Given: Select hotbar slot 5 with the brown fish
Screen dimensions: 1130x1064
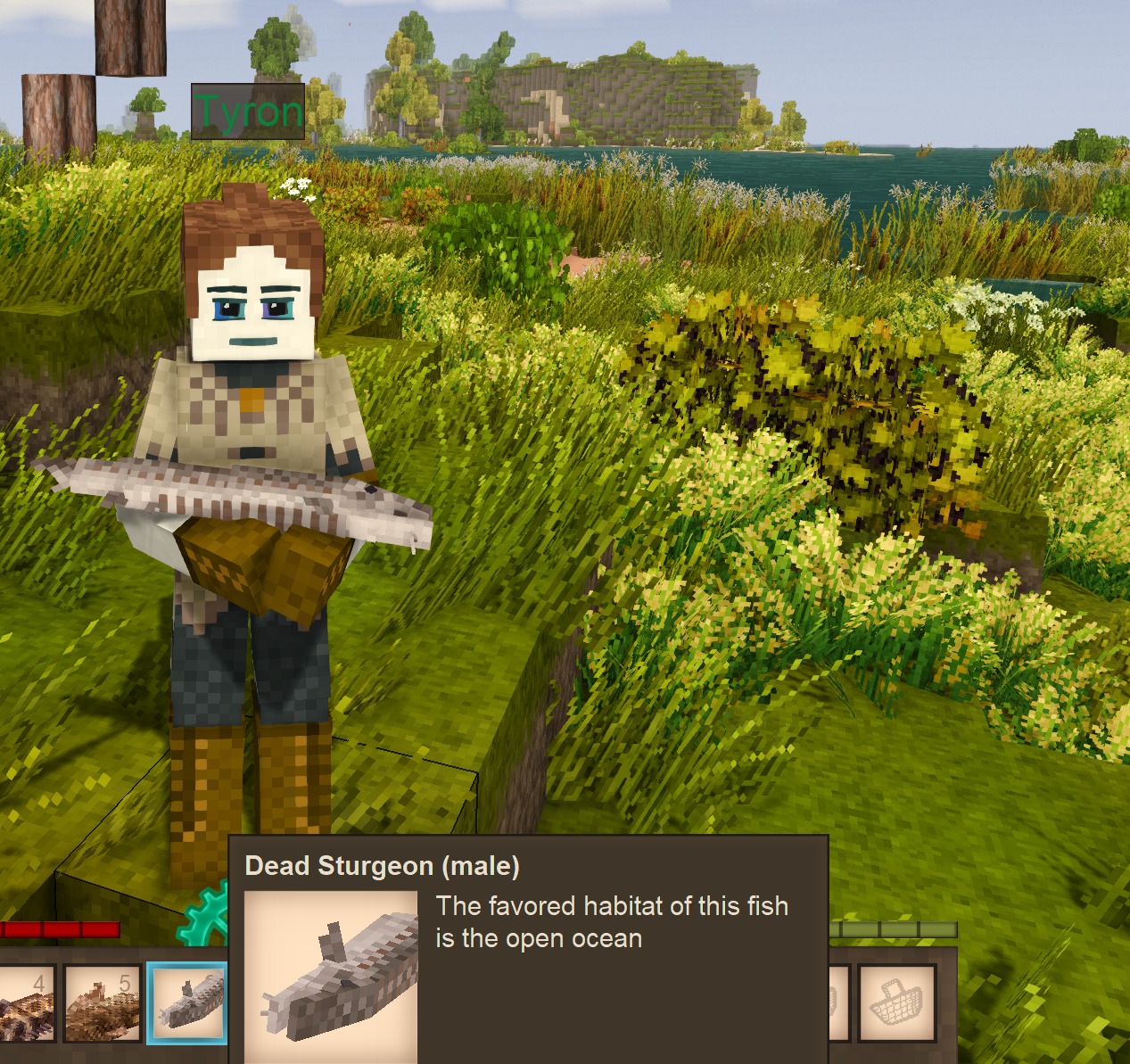Looking at the screenshot, I should click(x=103, y=1003).
